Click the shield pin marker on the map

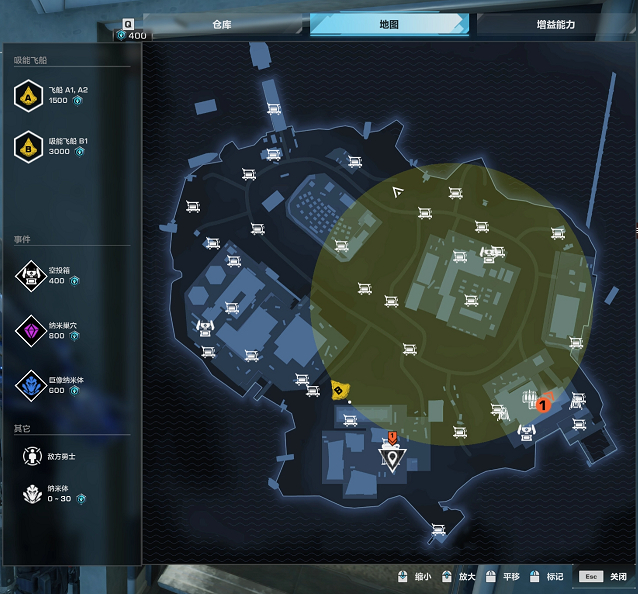pos(393,460)
